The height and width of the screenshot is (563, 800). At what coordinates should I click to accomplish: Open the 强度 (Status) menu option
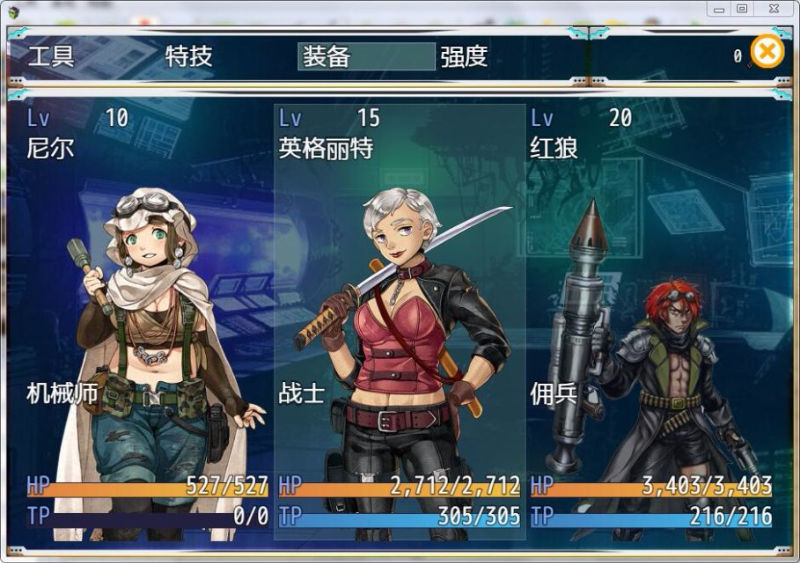click(464, 56)
